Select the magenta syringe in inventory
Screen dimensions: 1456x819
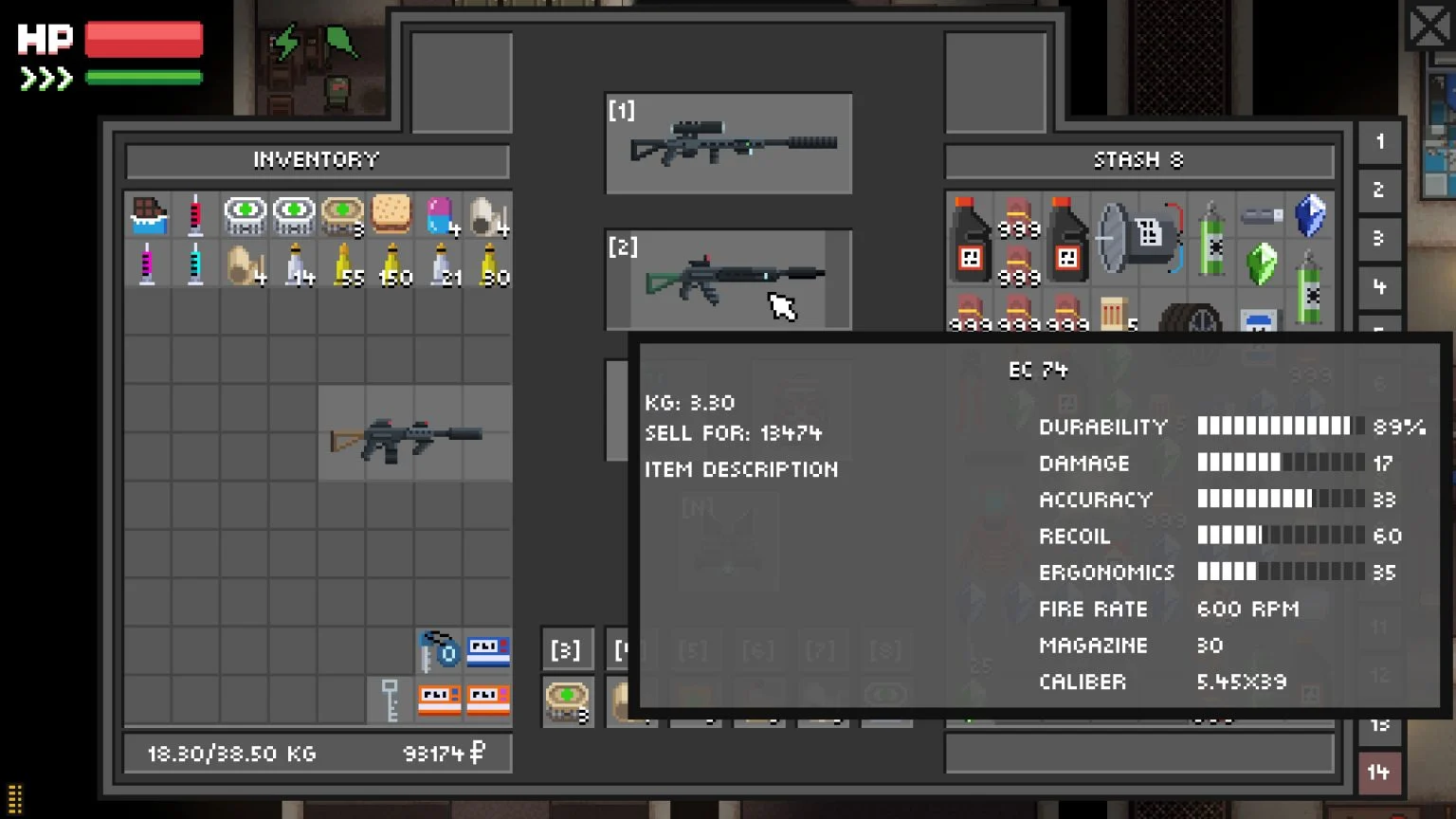point(148,264)
